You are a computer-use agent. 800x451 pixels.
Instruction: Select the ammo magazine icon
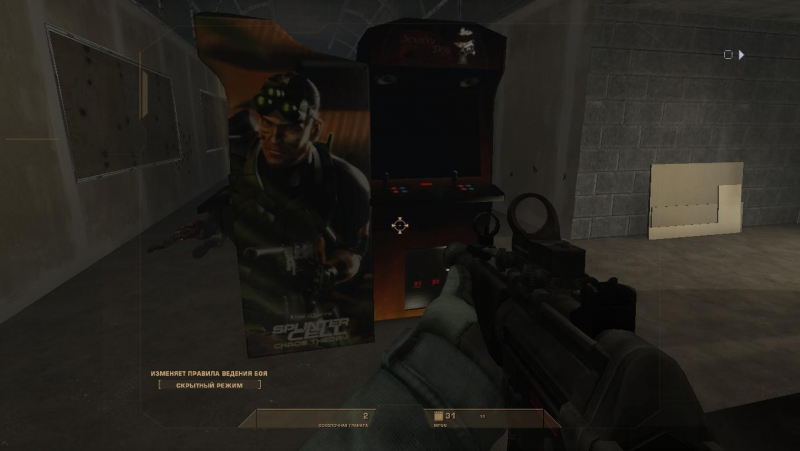(436, 414)
